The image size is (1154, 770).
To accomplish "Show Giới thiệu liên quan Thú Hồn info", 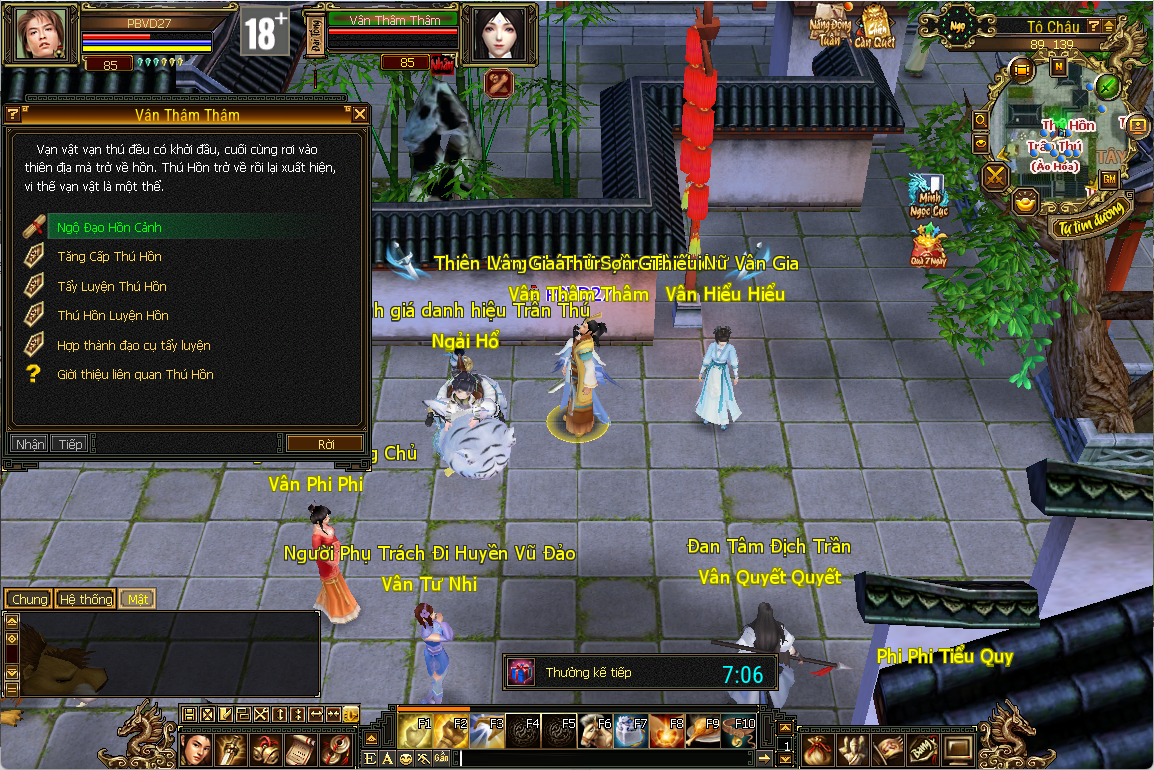I will 135,374.
